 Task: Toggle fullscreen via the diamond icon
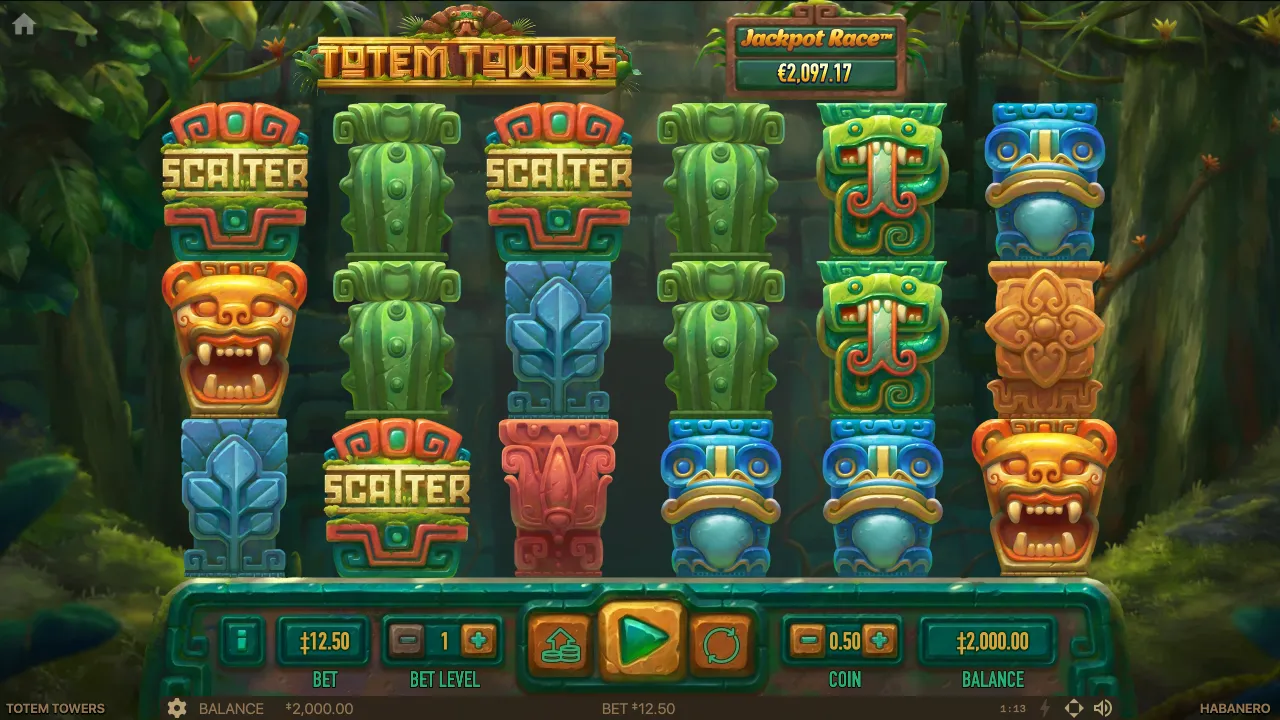pyautogui.click(x=1073, y=708)
